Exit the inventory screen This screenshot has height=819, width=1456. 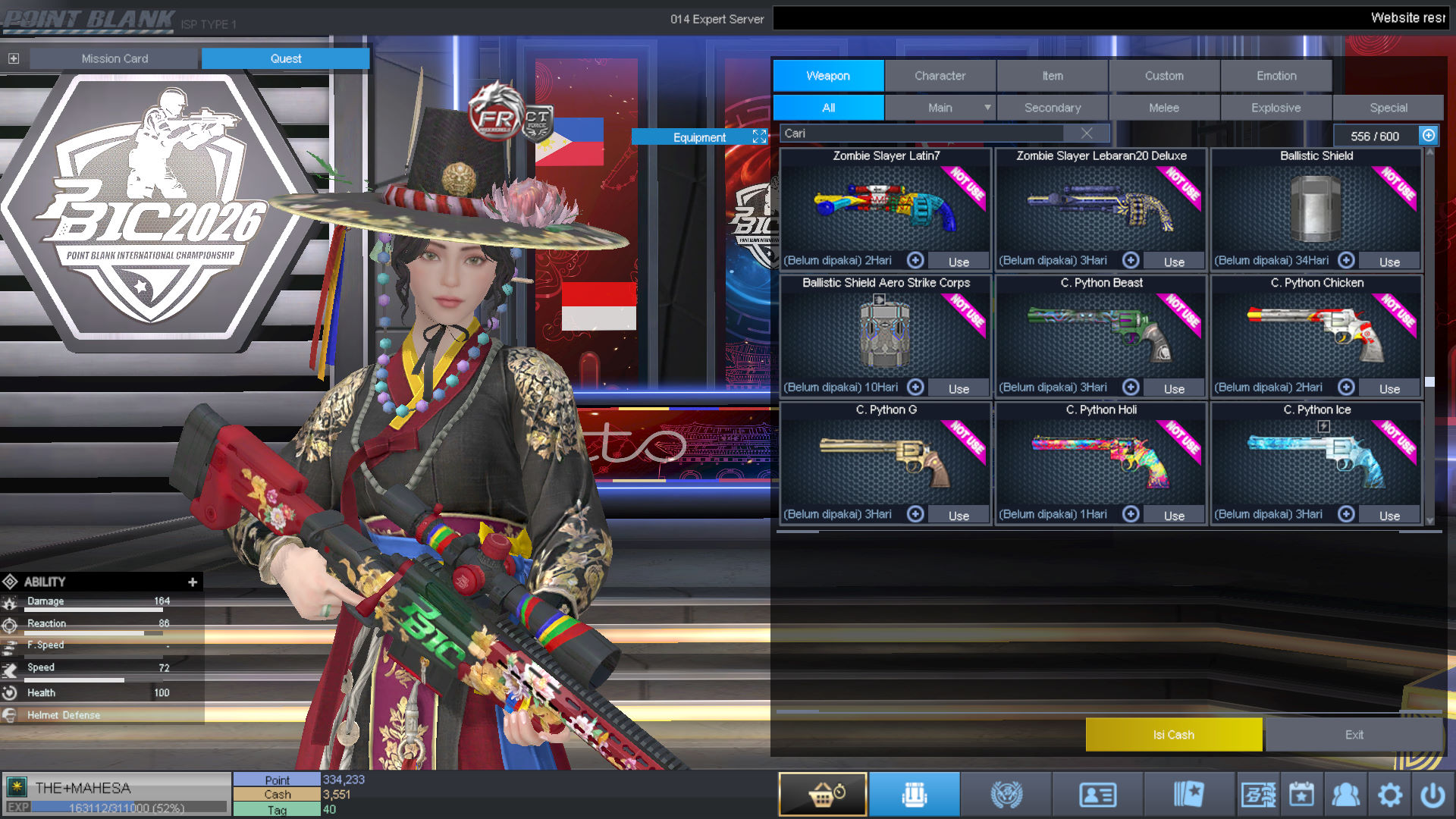(x=1354, y=735)
